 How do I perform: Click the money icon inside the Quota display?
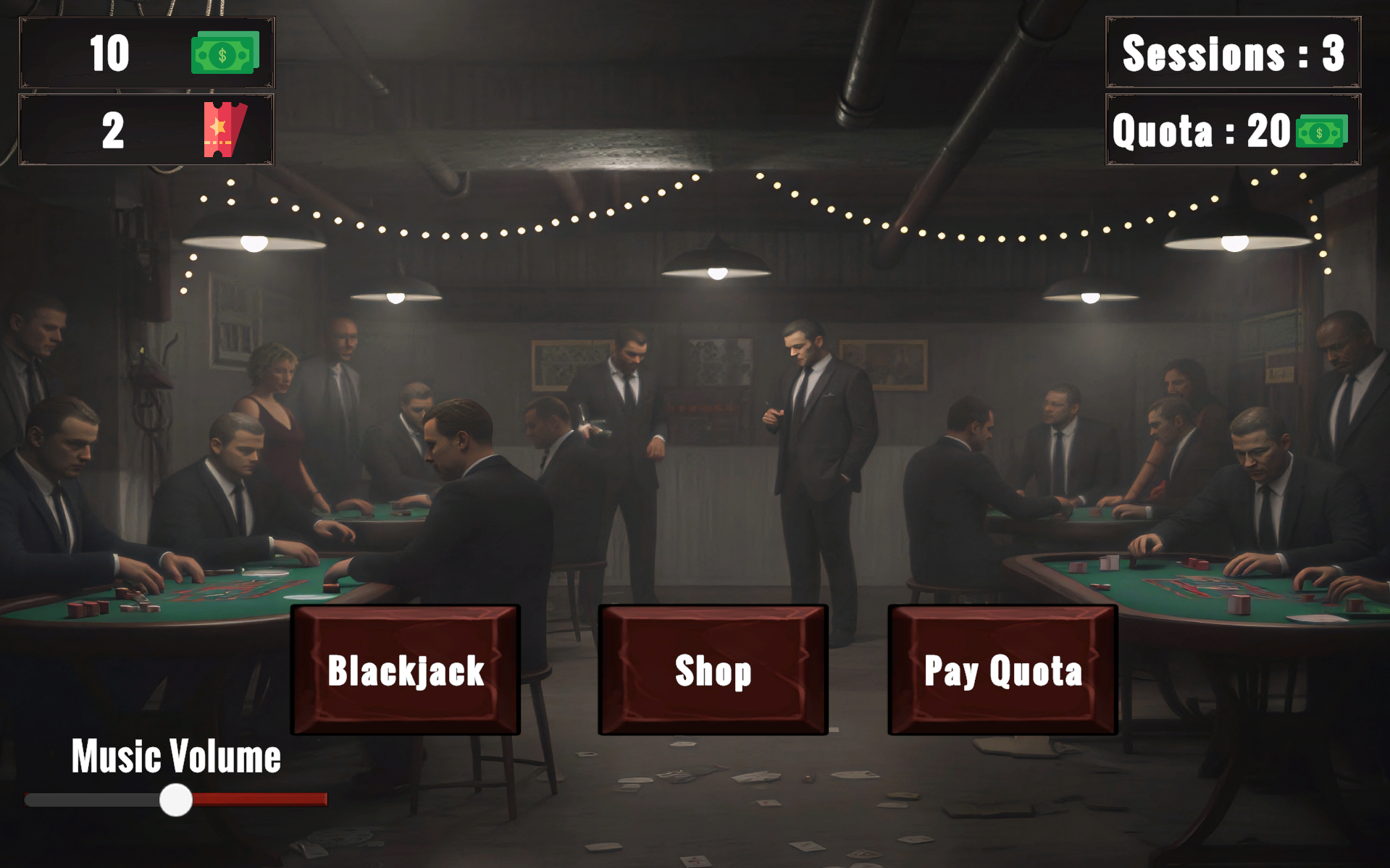[x=1320, y=132]
